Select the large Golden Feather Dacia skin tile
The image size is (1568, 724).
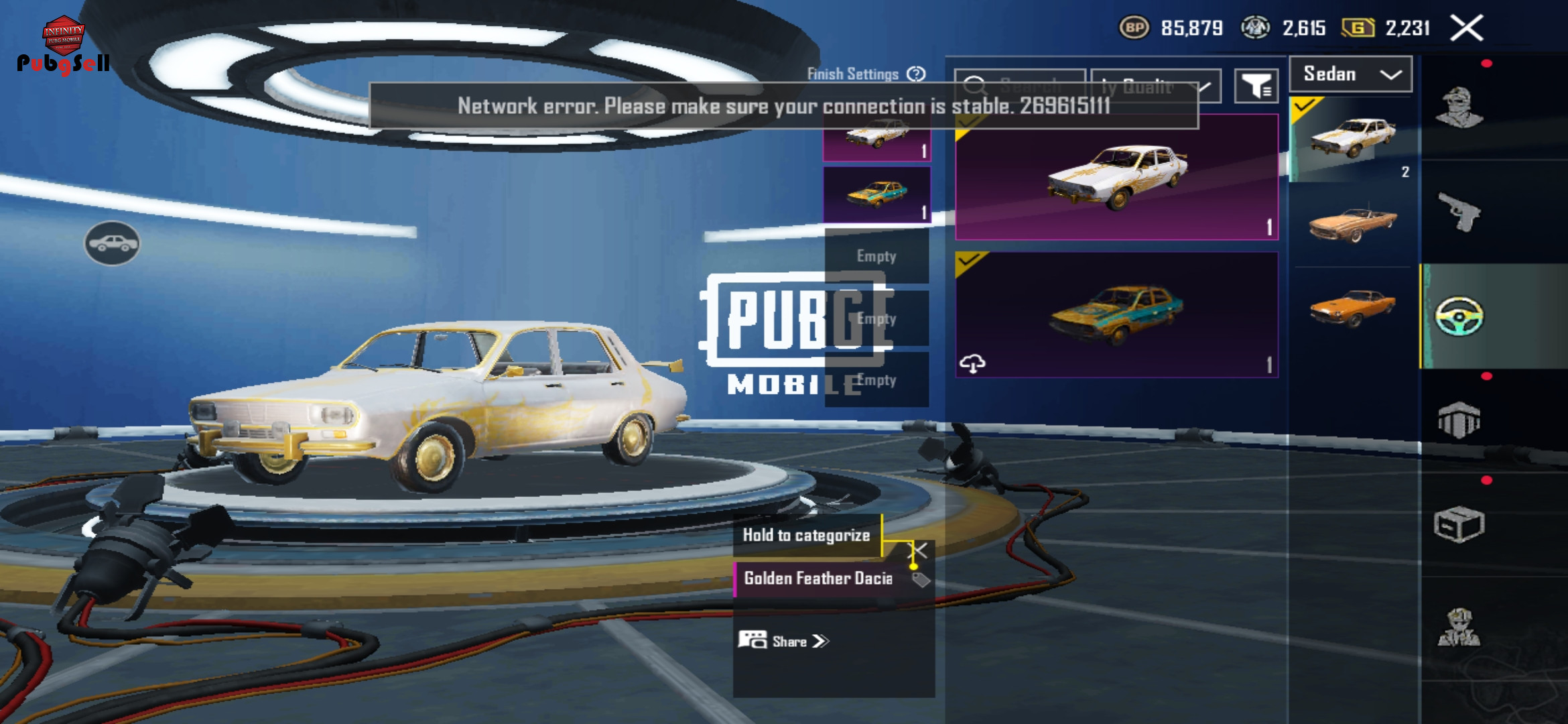click(1116, 178)
